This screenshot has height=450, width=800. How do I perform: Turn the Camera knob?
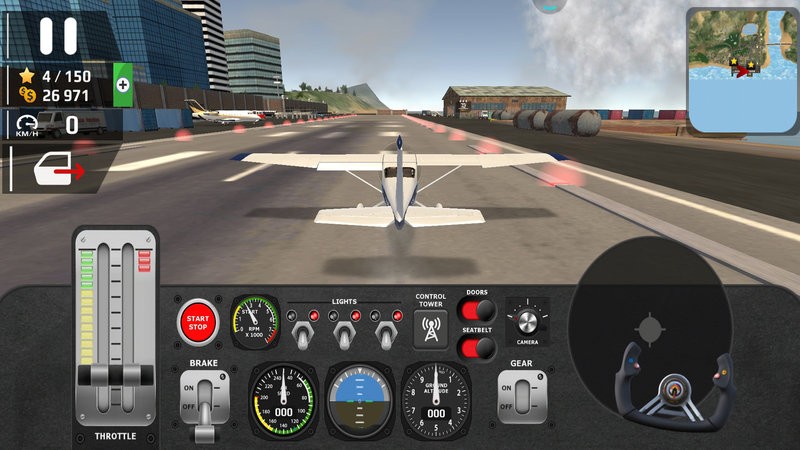pyautogui.click(x=528, y=320)
